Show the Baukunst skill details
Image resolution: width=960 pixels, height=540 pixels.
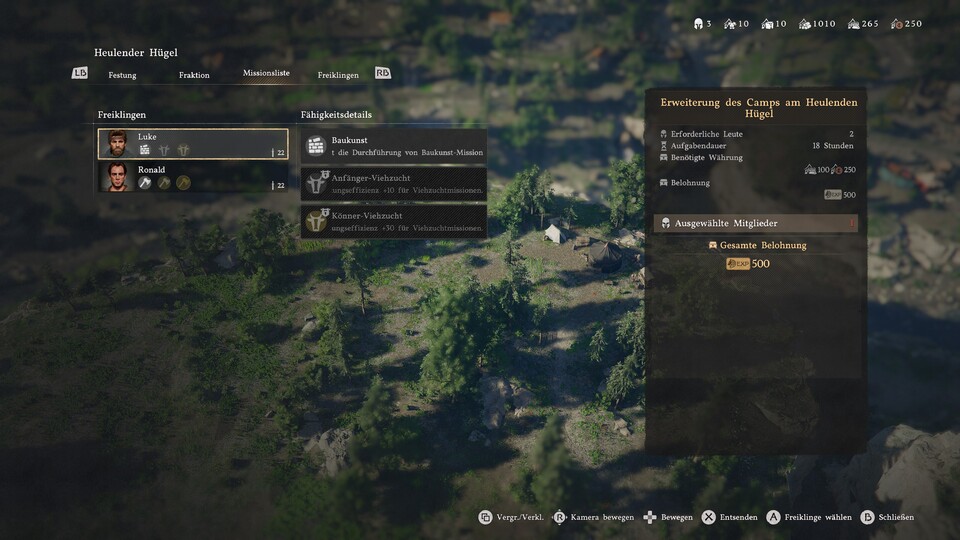[394, 146]
